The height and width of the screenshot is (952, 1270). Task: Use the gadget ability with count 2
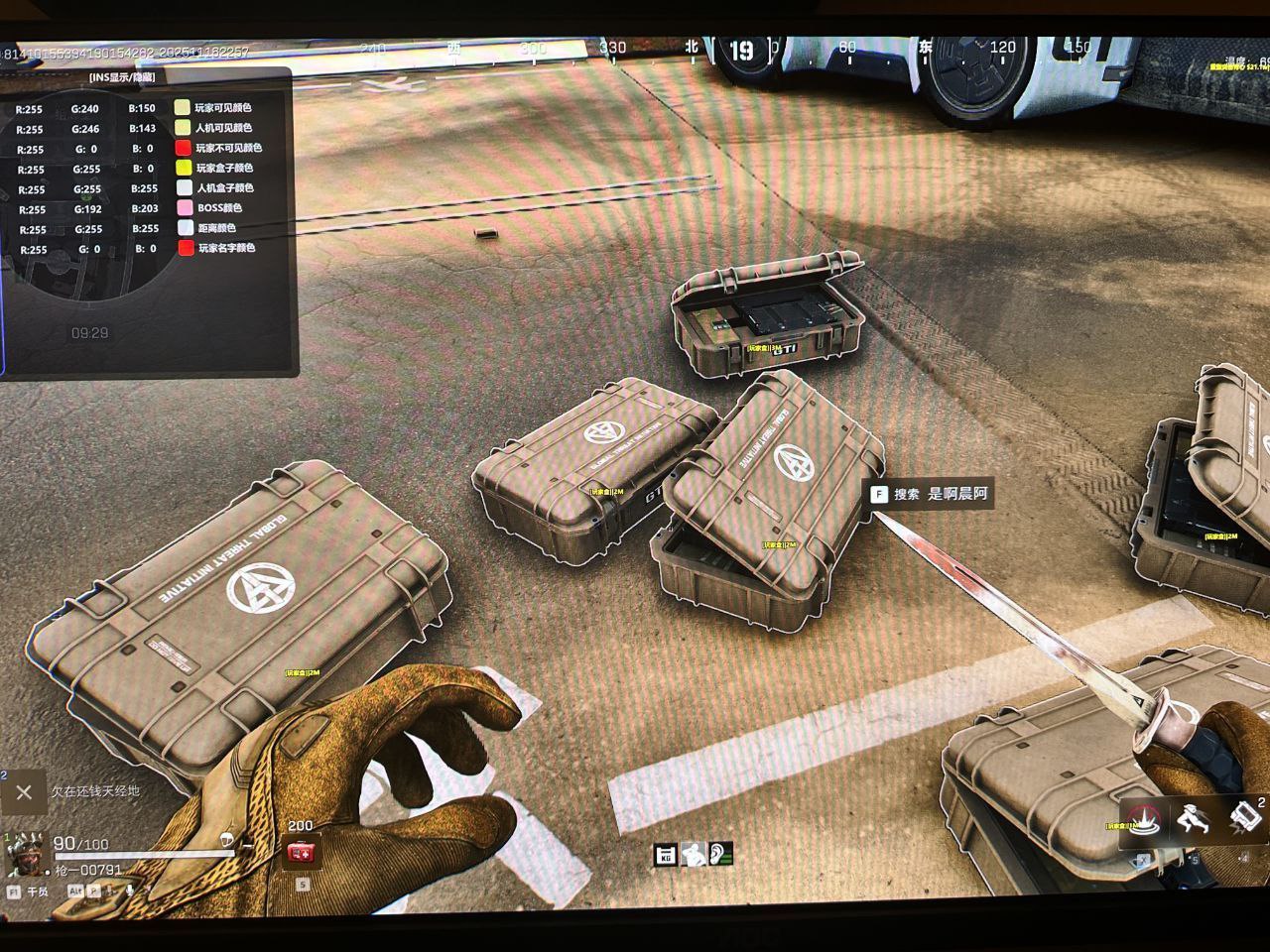[x=1243, y=818]
